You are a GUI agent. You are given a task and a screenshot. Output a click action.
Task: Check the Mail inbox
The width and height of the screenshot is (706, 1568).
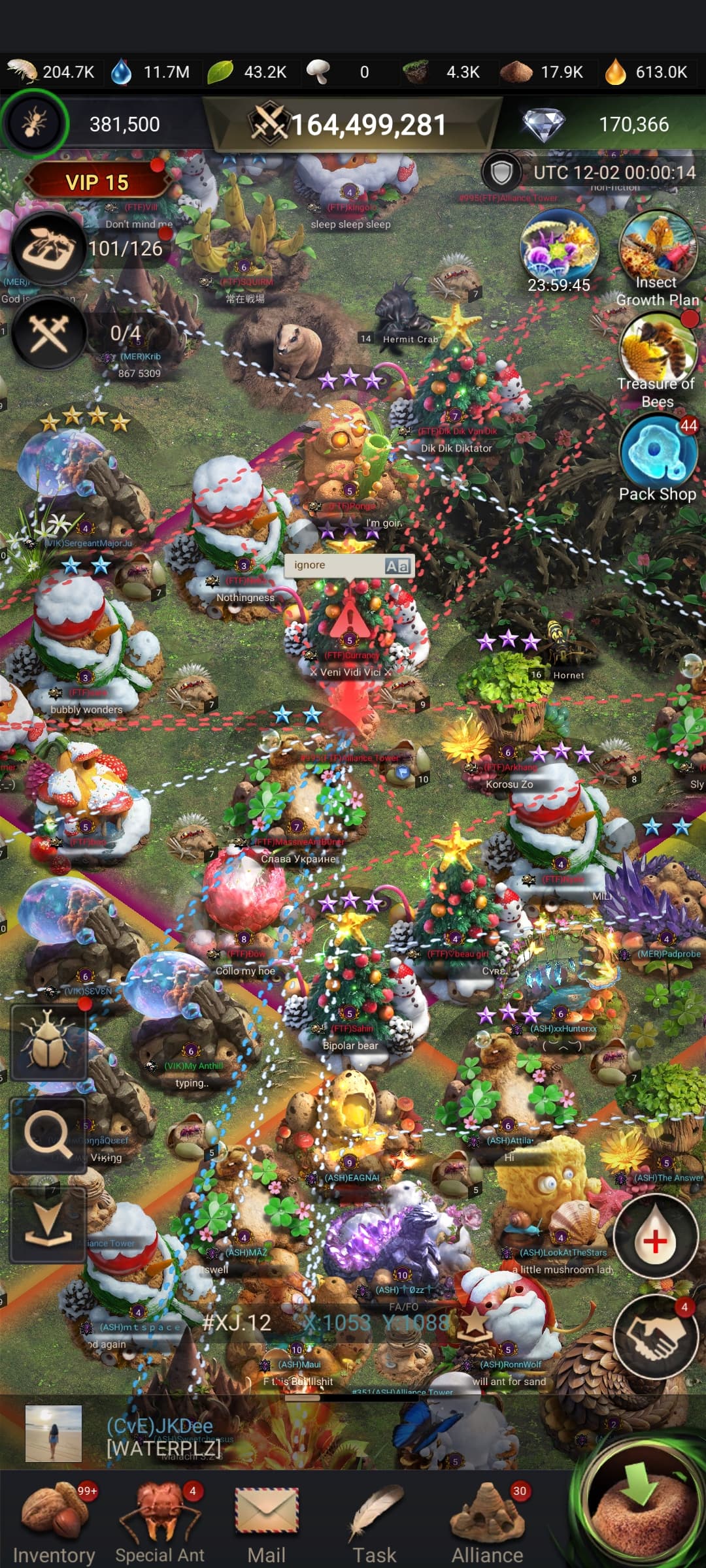[x=267, y=1521]
